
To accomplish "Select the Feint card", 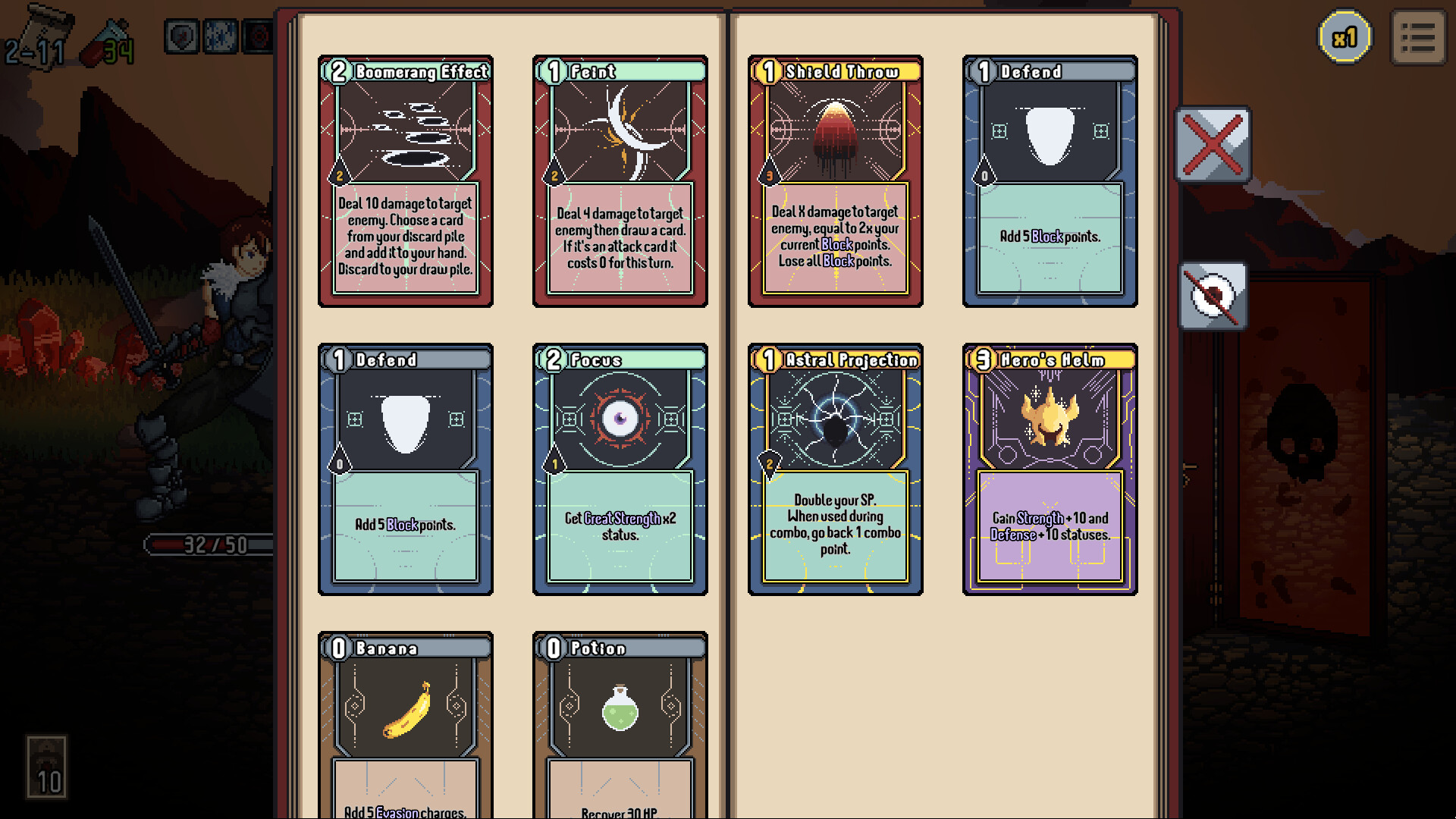I will [x=620, y=182].
